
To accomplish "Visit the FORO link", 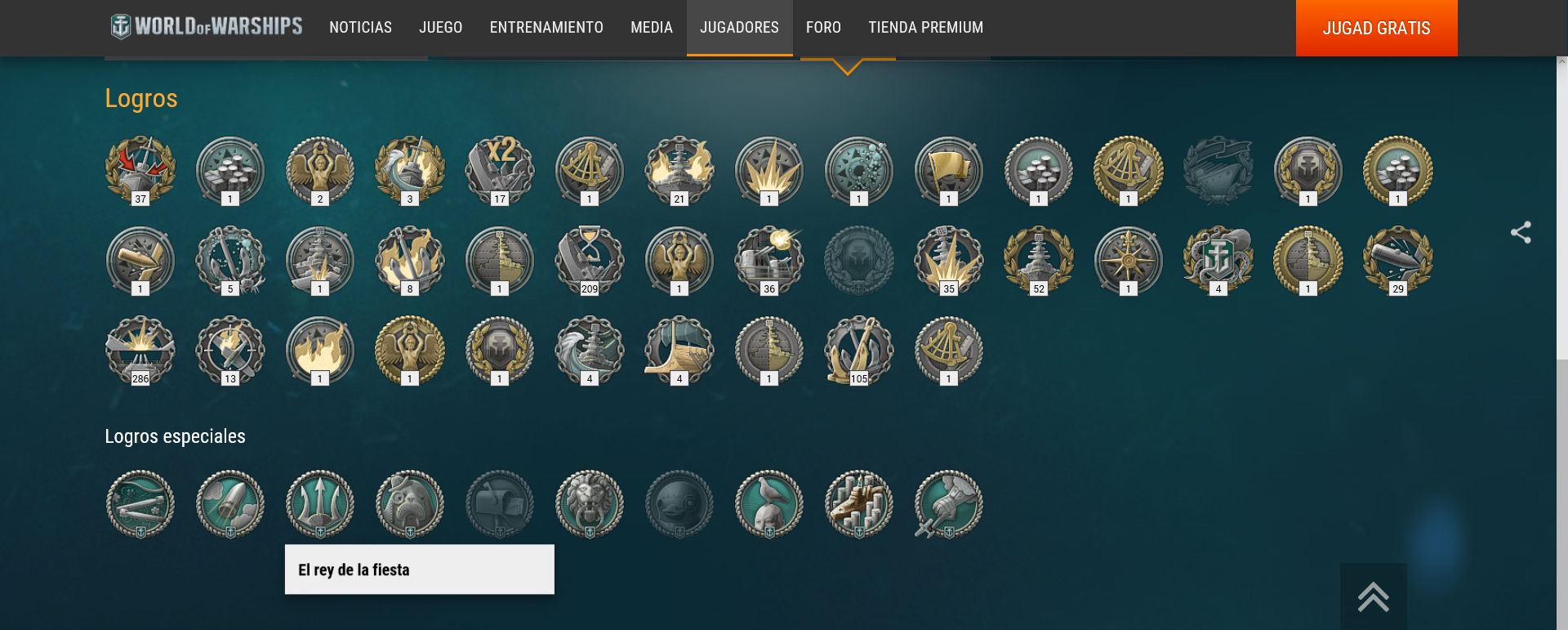I will click(823, 28).
